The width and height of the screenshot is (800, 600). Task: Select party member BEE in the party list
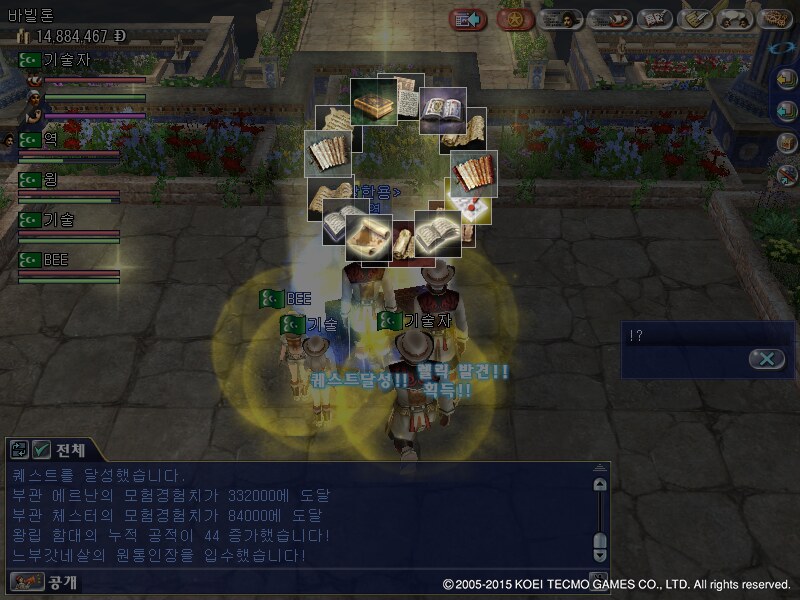click(x=56, y=260)
